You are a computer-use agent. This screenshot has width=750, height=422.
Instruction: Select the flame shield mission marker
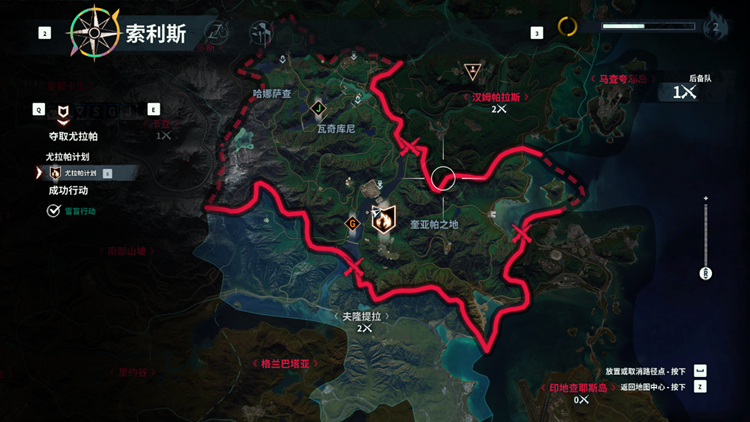(382, 219)
